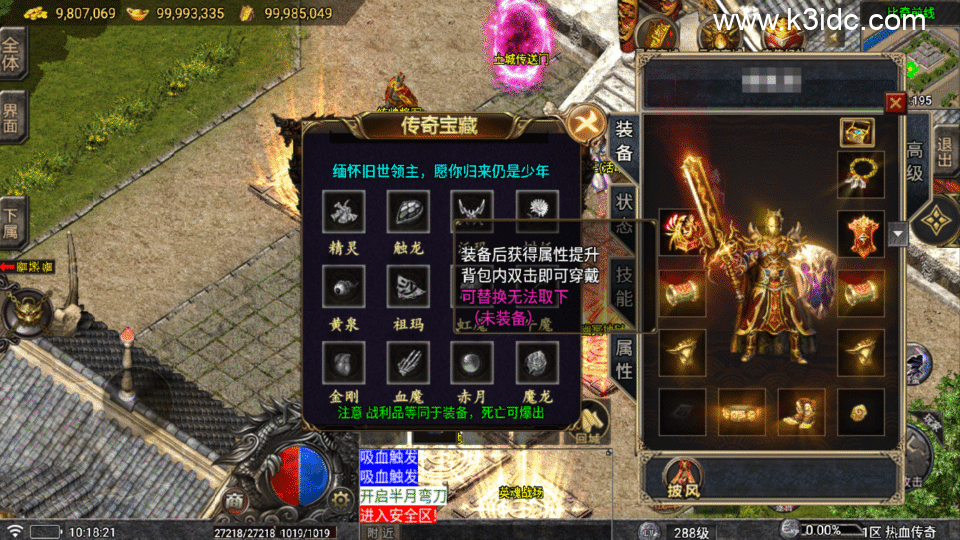960x540 pixels.
Task: Open the 状态 status tab
Action: (x=623, y=210)
